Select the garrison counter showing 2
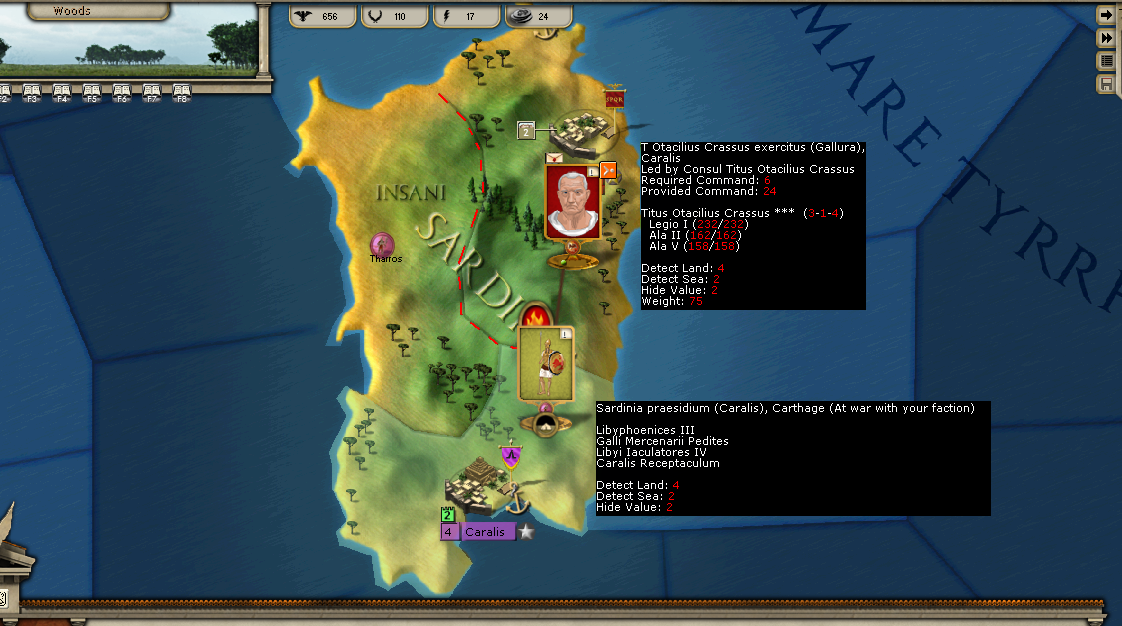 tap(527, 130)
